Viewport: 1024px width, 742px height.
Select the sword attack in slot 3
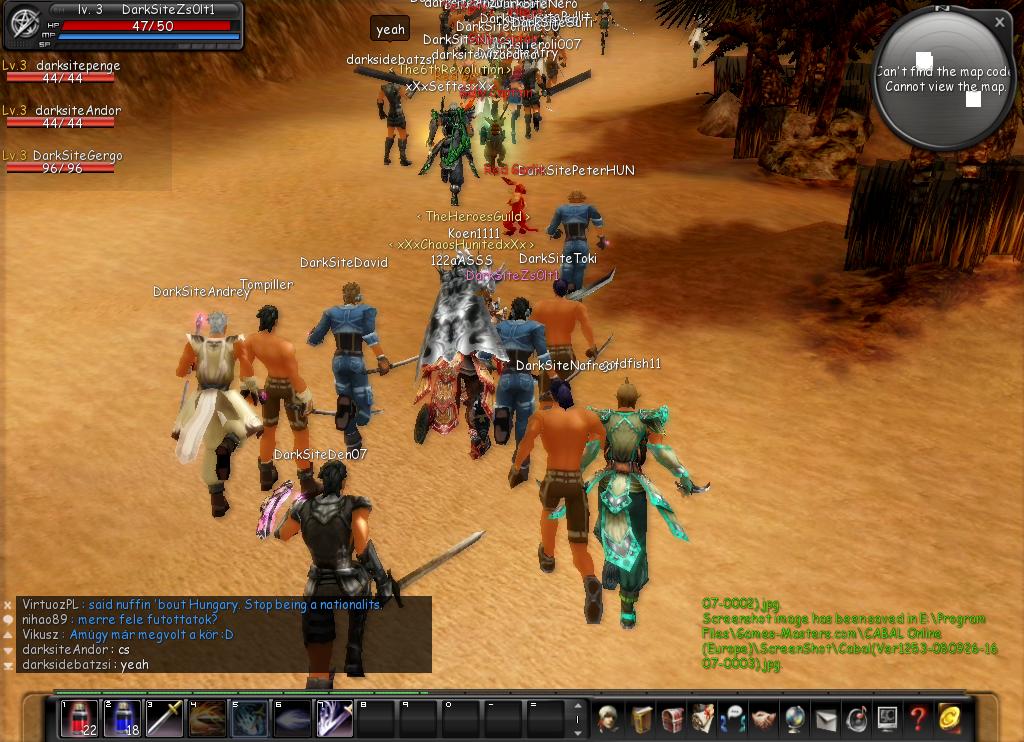[164, 719]
